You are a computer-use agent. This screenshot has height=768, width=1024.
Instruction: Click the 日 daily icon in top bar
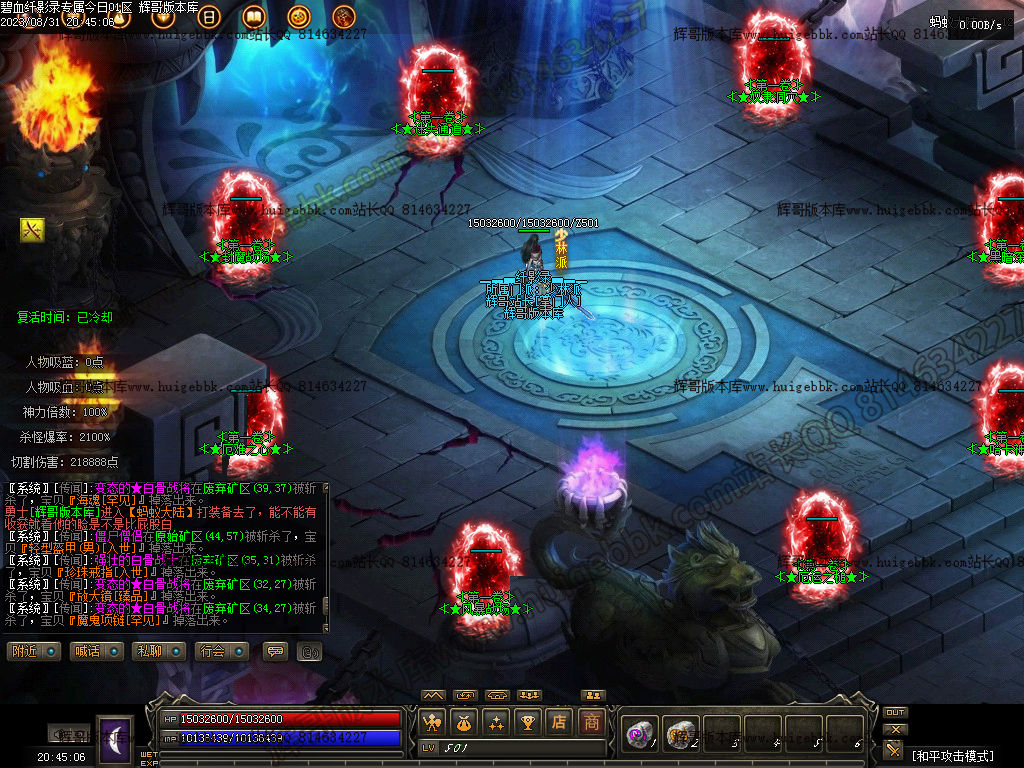tap(210, 17)
